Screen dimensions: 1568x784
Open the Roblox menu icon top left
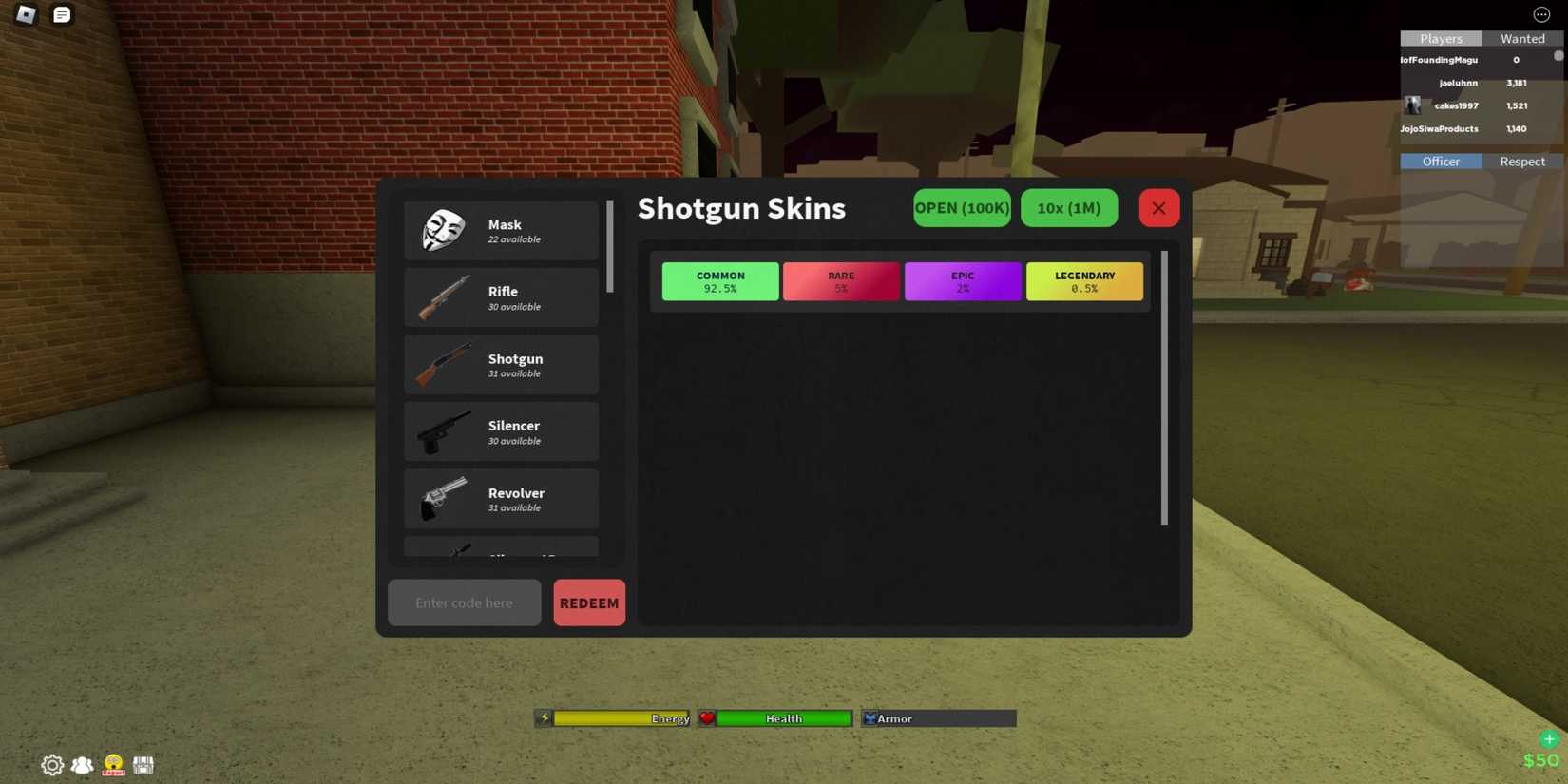click(25, 14)
